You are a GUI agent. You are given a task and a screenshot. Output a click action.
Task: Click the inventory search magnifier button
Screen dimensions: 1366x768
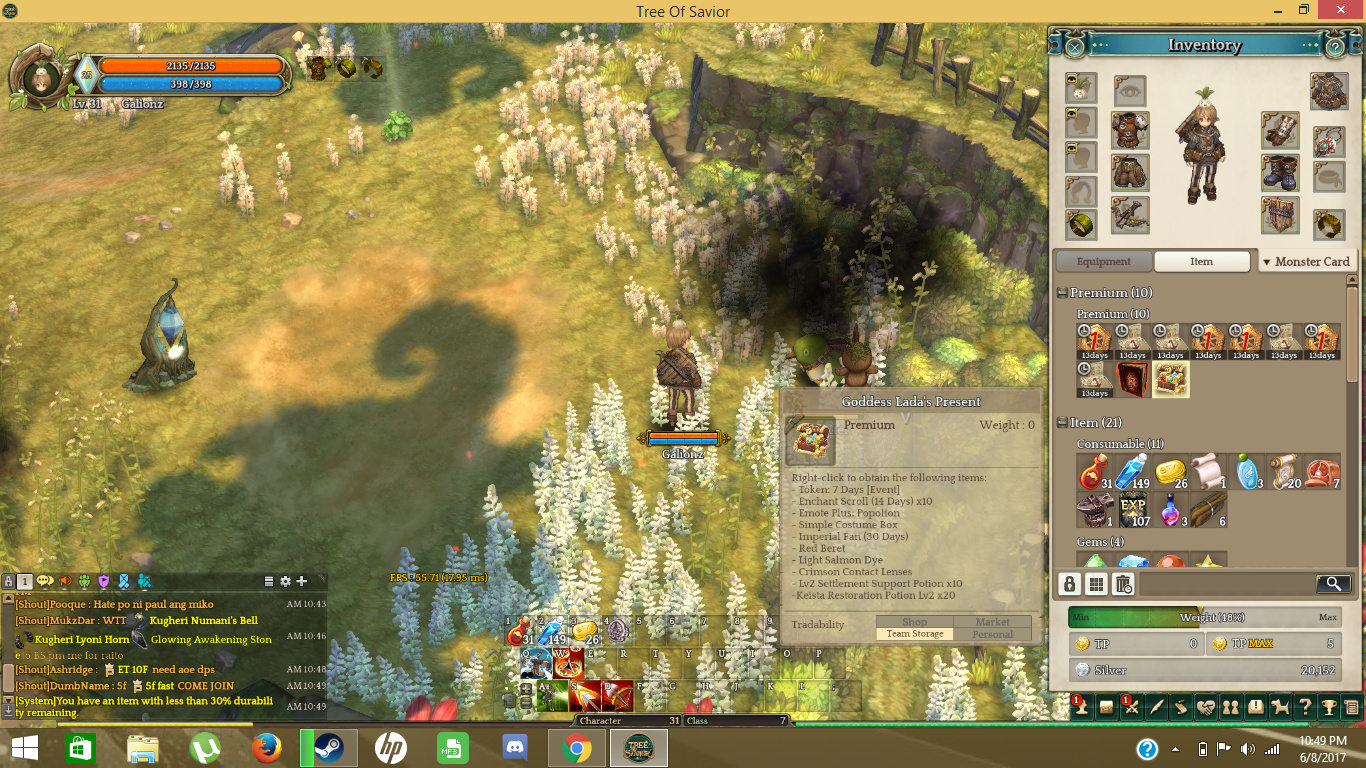1333,584
